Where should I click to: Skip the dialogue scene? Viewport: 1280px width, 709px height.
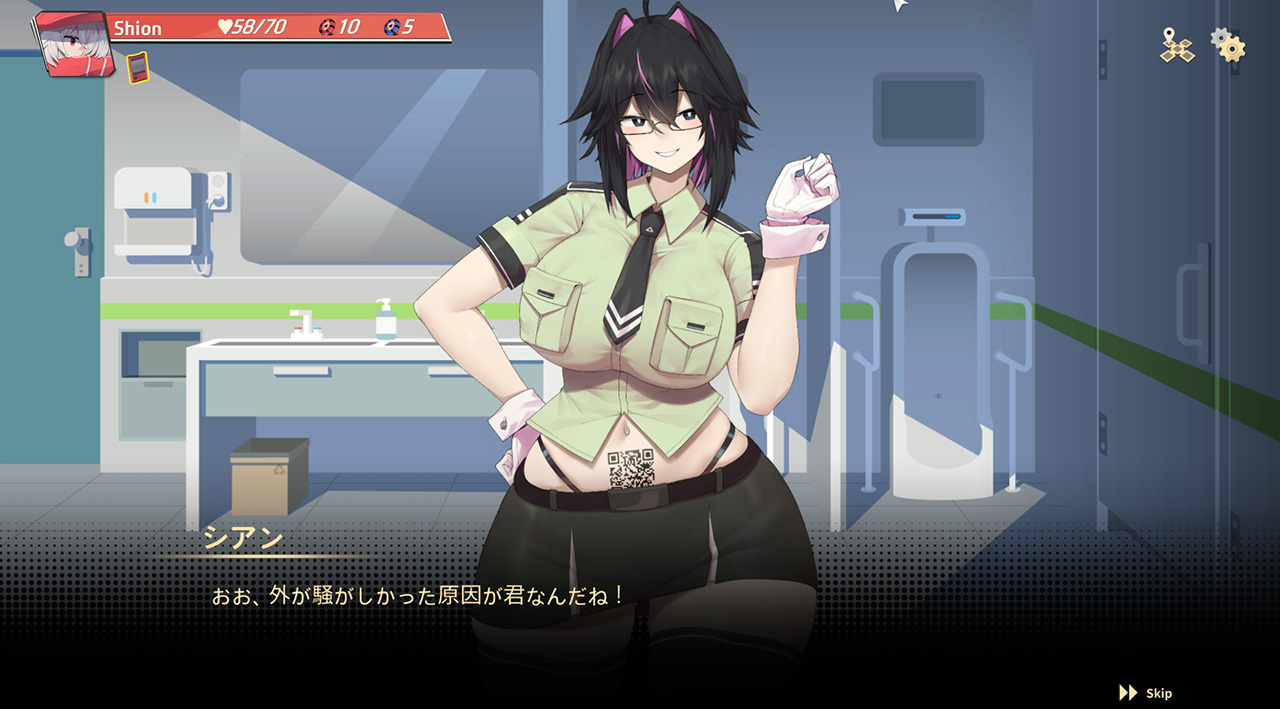[x=1146, y=693]
